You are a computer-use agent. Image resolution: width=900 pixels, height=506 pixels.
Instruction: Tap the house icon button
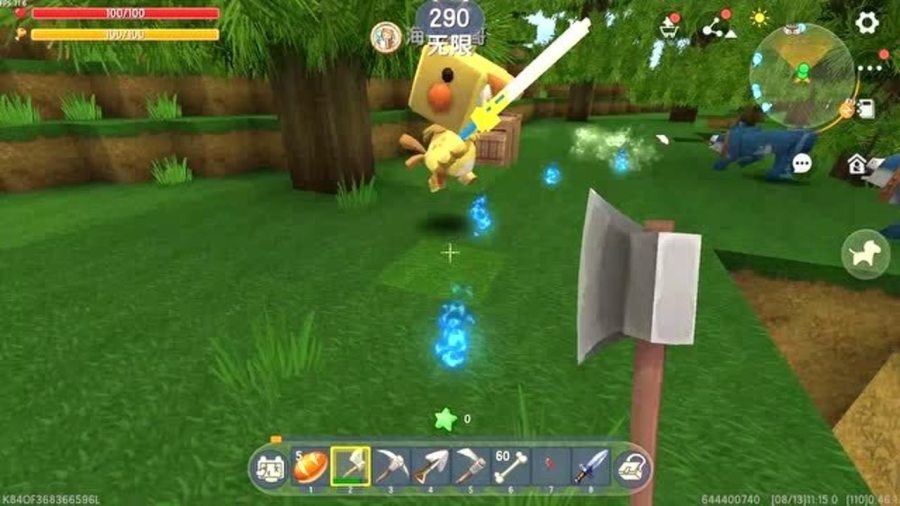pos(857,164)
